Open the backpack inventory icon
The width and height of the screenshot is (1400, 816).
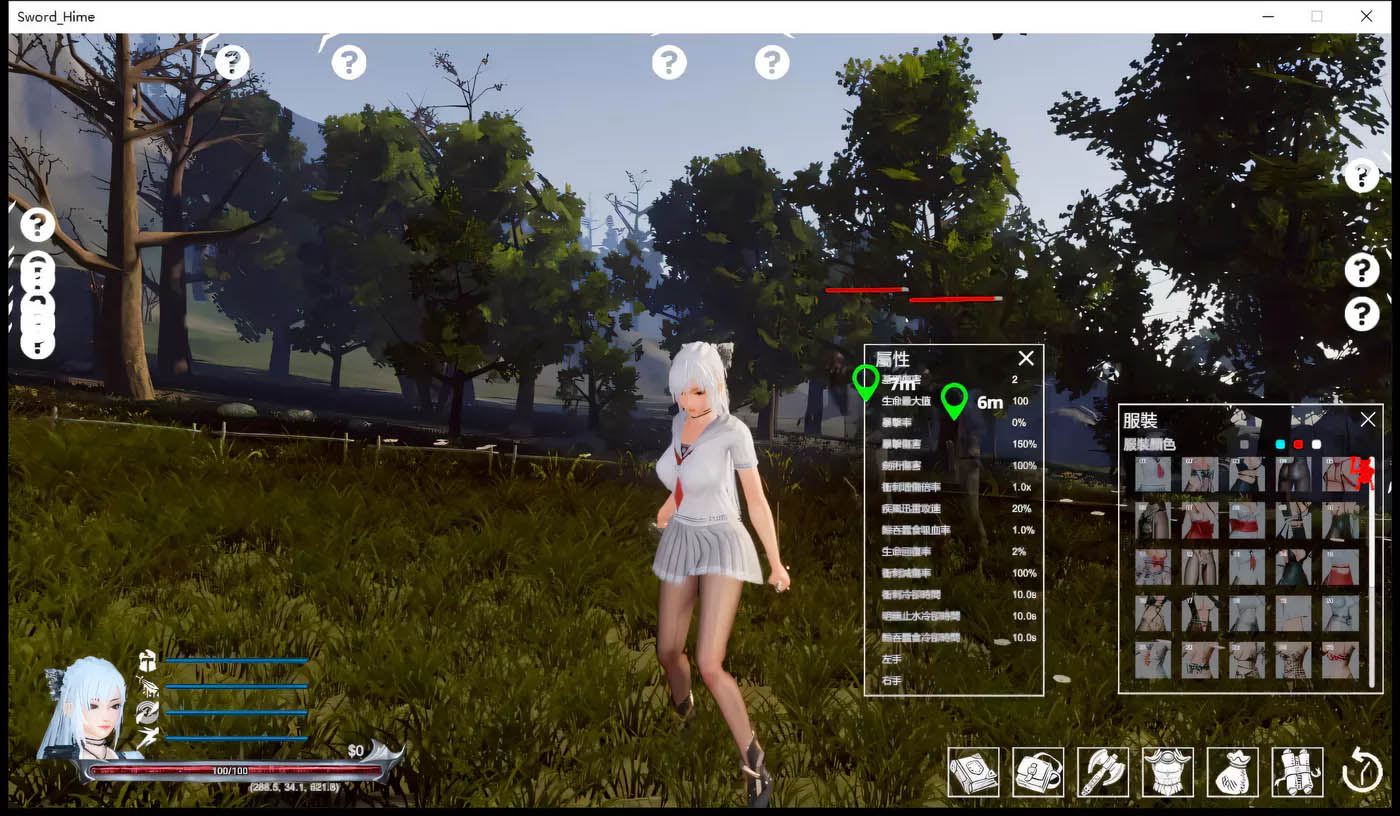click(1038, 771)
